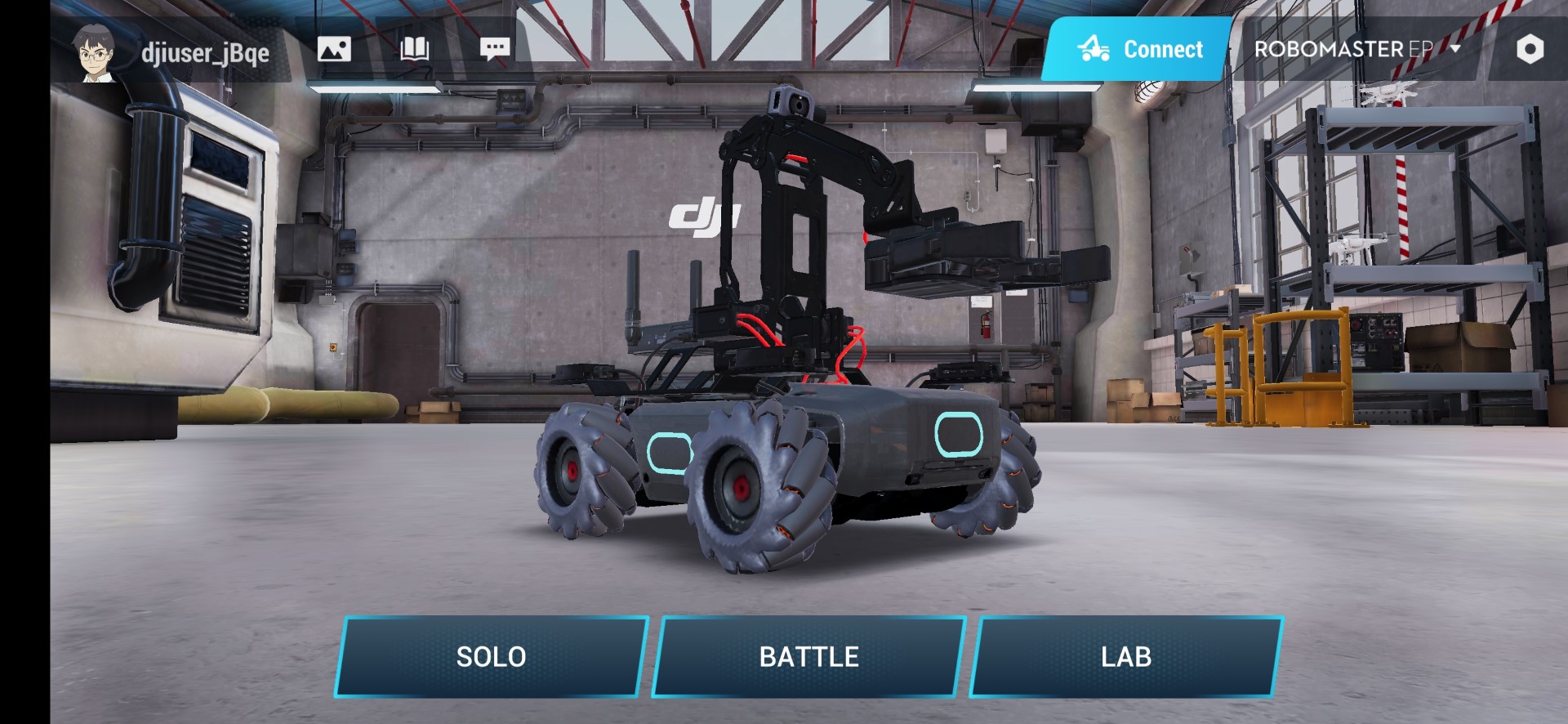Enter BATTLE mode
1568x724 pixels.
808,656
